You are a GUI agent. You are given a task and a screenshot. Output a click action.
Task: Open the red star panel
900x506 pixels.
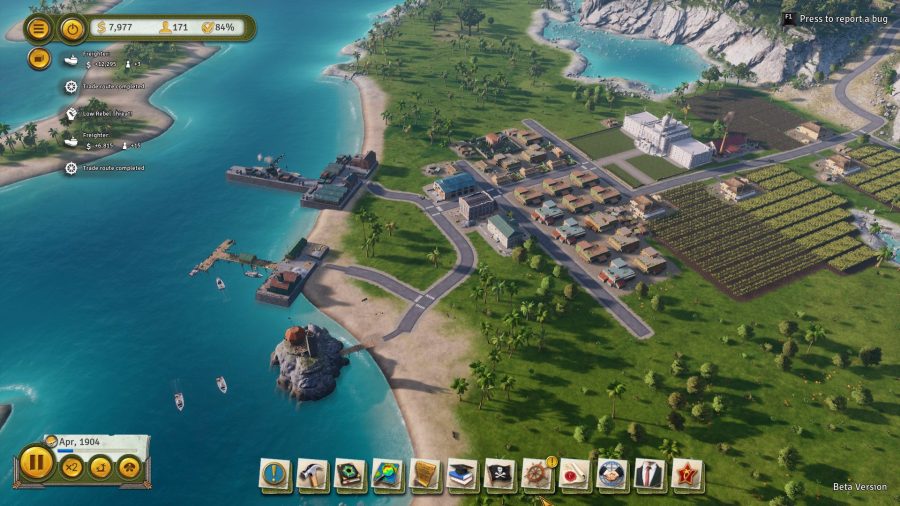[687, 473]
